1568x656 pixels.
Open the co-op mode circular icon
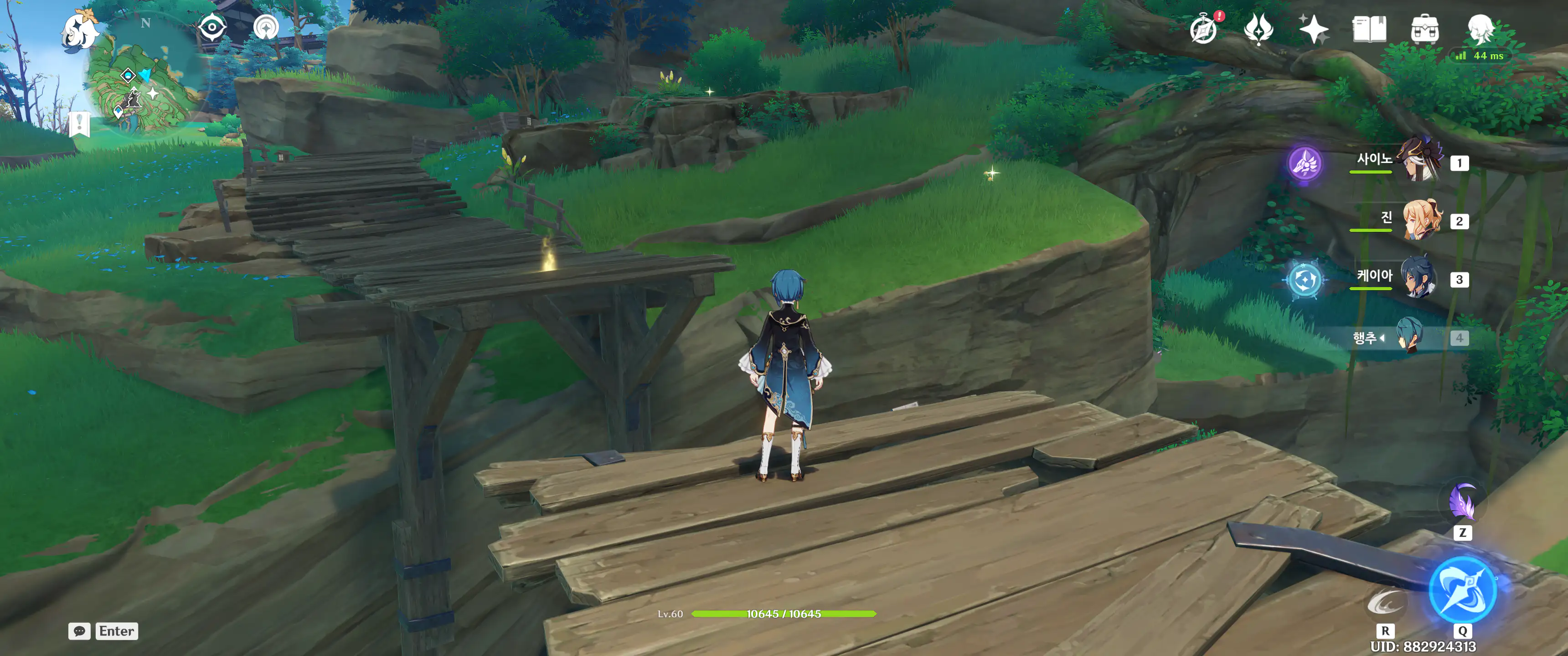(x=266, y=28)
